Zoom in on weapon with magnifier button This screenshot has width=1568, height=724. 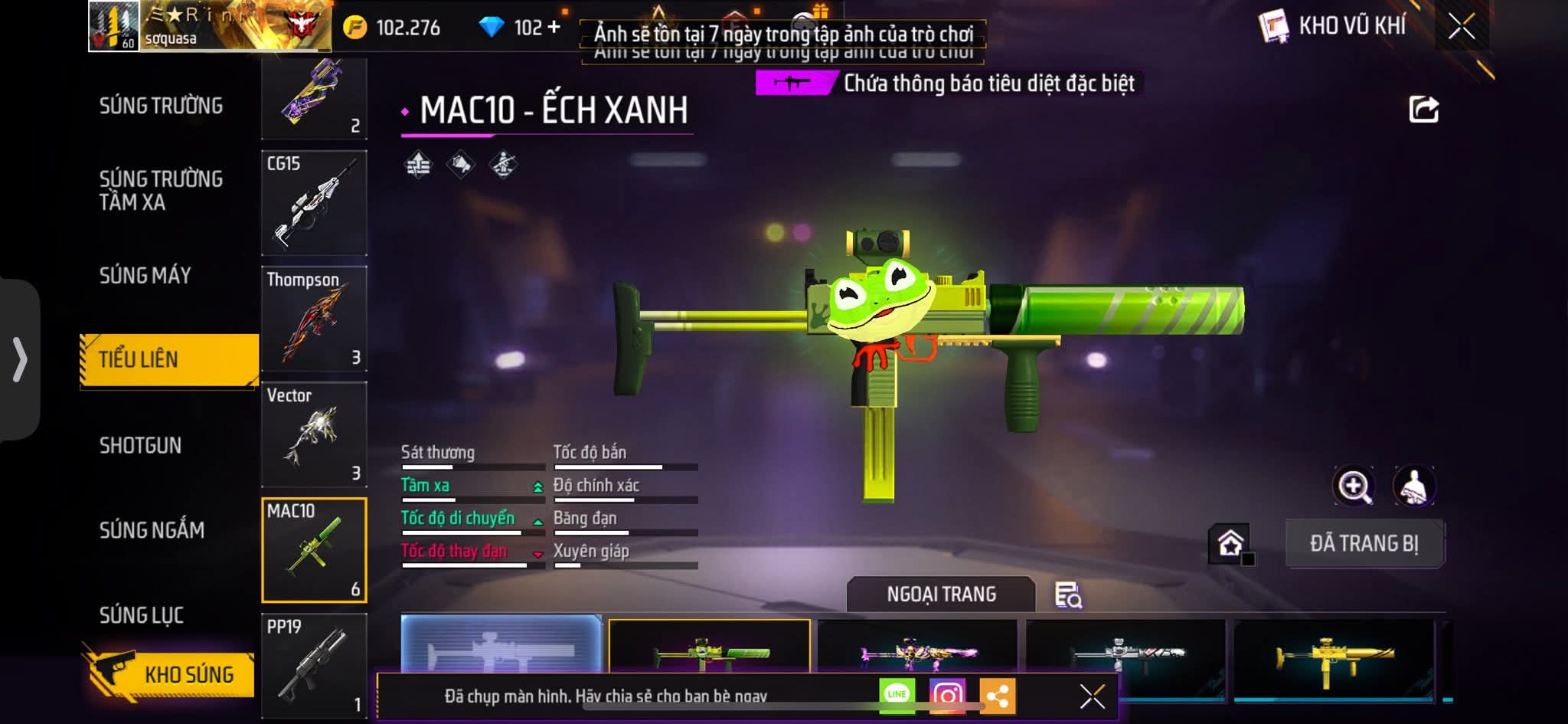(1354, 486)
